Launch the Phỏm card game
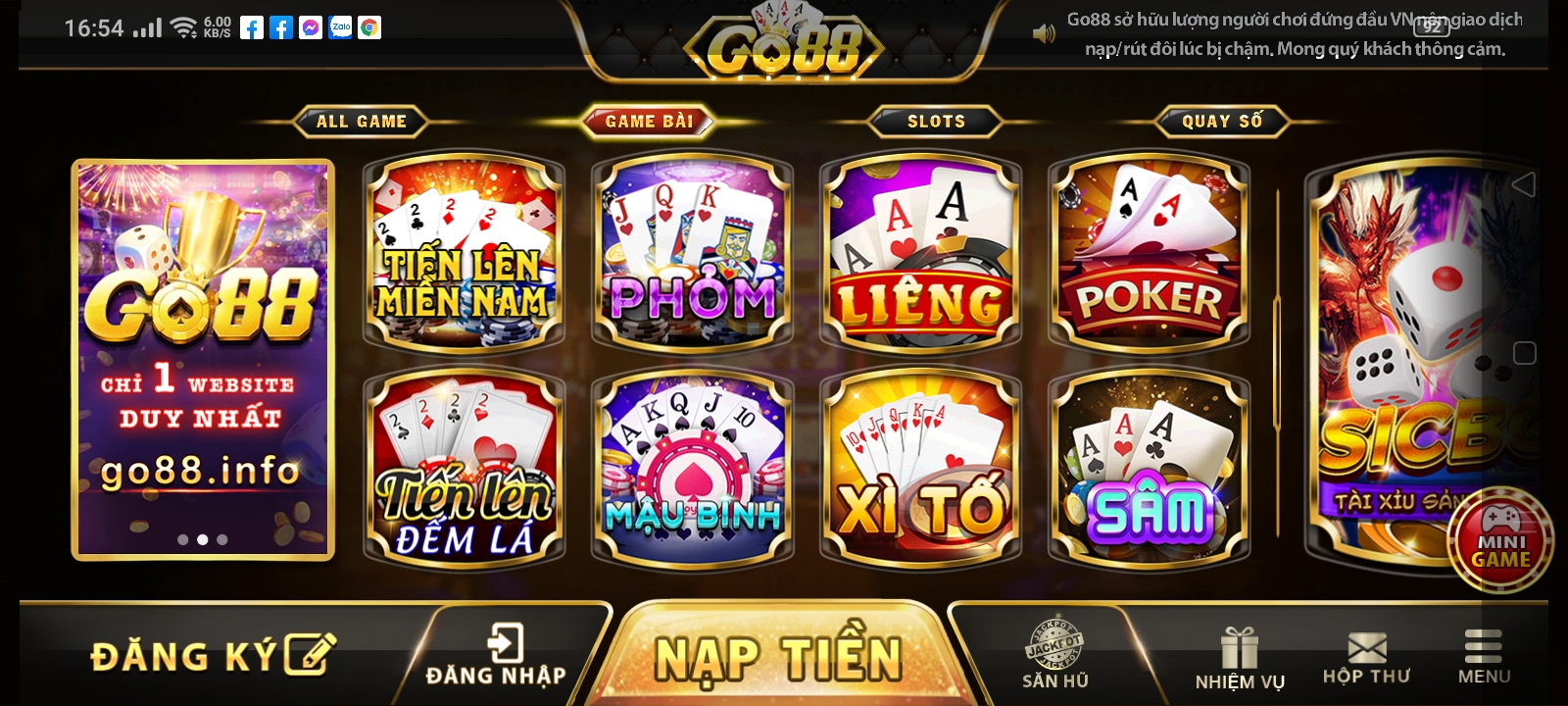 [x=692, y=252]
